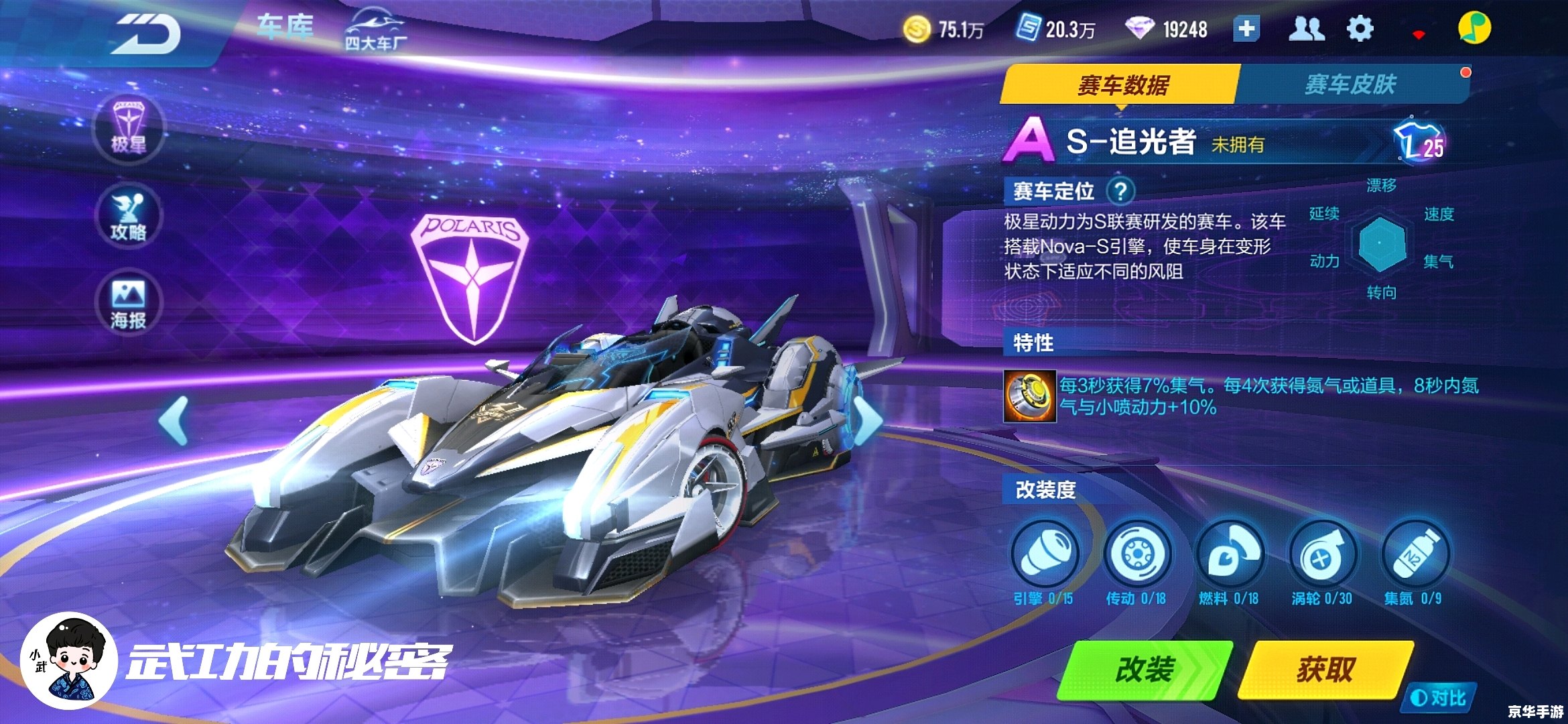
Task: Add more diamonds with the plus button
Action: tap(1246, 29)
